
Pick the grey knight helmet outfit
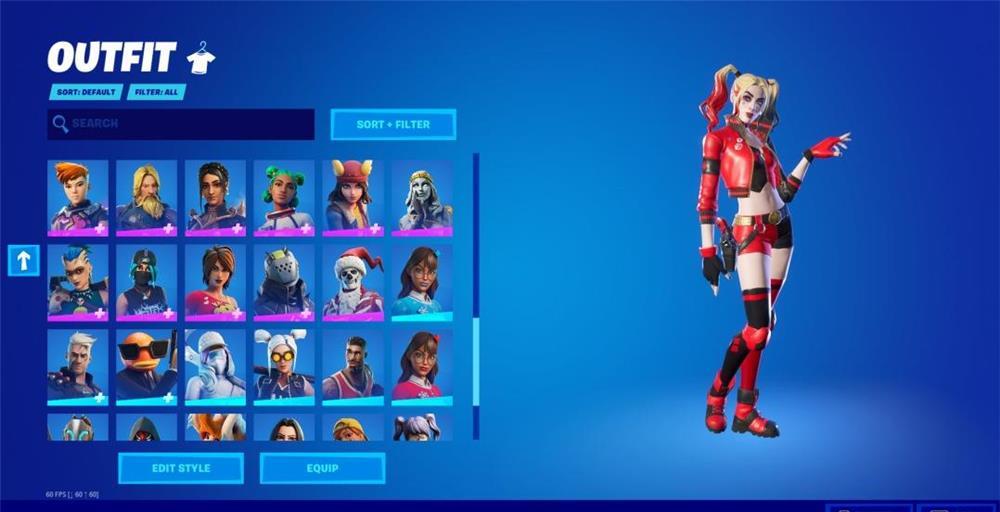point(284,282)
